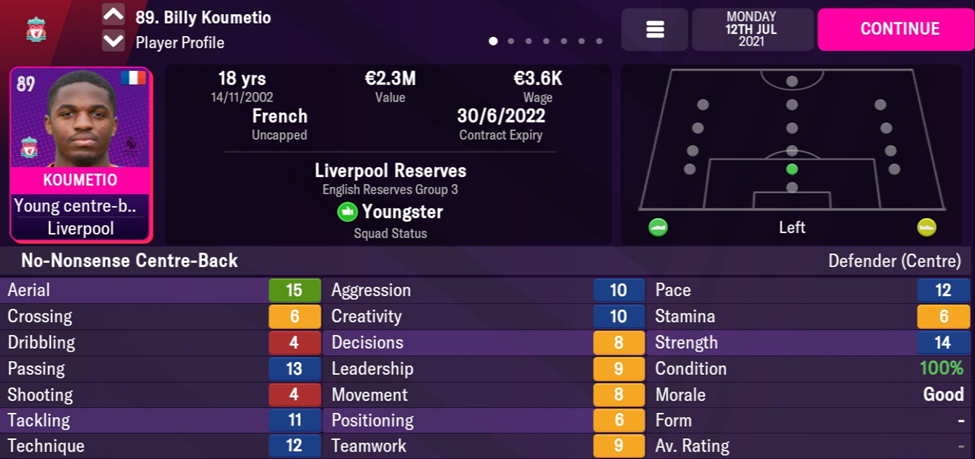Open contract expiry 30/6/2022 details
Screen dimensions: 975x459
click(x=500, y=117)
